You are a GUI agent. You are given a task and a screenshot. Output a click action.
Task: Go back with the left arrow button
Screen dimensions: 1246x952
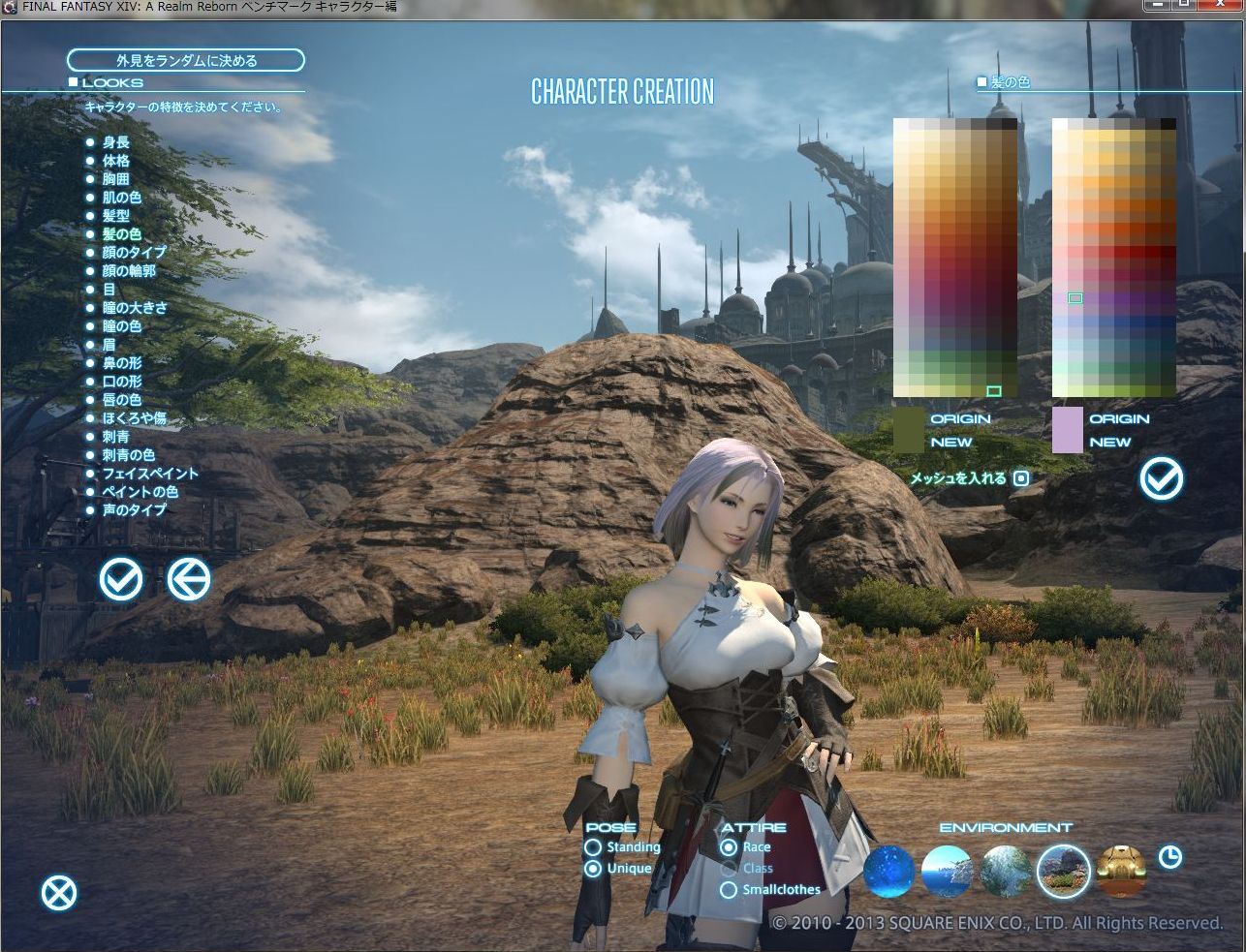pos(189,580)
